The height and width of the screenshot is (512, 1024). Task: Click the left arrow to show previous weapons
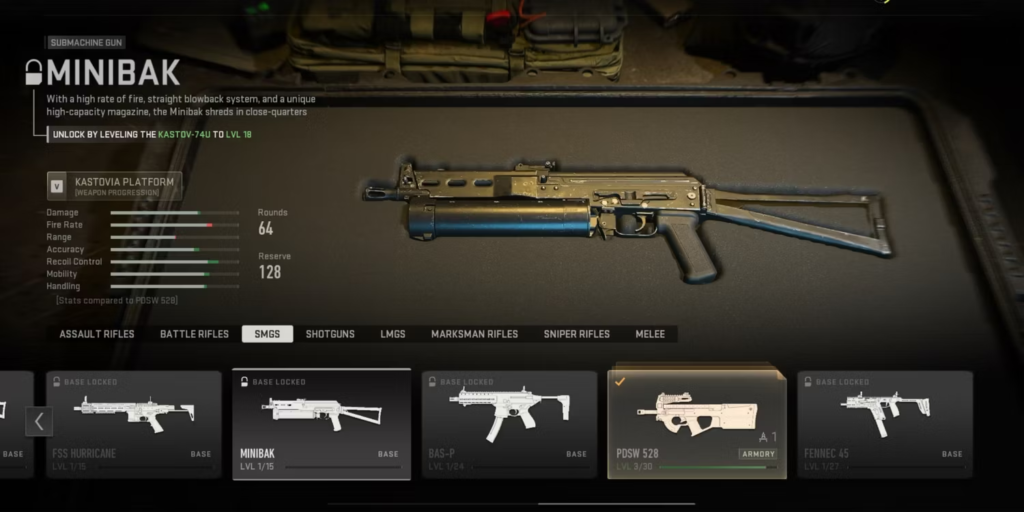[x=38, y=421]
